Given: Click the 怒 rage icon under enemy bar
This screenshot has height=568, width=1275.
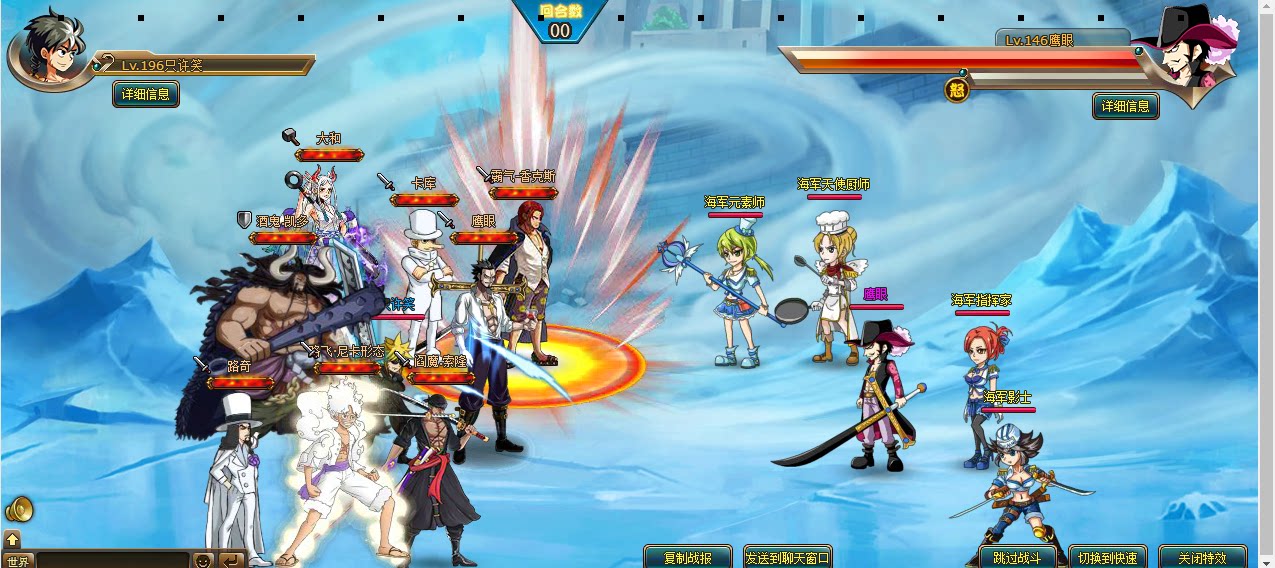Looking at the screenshot, I should pos(957,91).
